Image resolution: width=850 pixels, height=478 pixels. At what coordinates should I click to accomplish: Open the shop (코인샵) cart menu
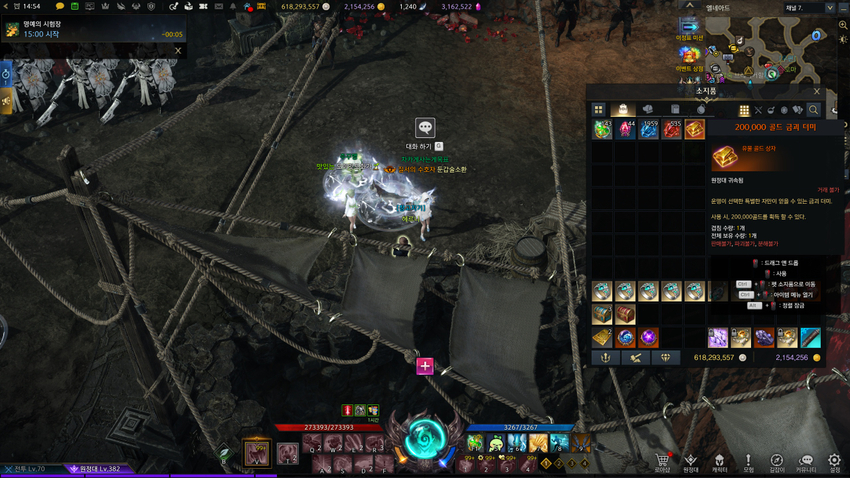click(x=662, y=461)
